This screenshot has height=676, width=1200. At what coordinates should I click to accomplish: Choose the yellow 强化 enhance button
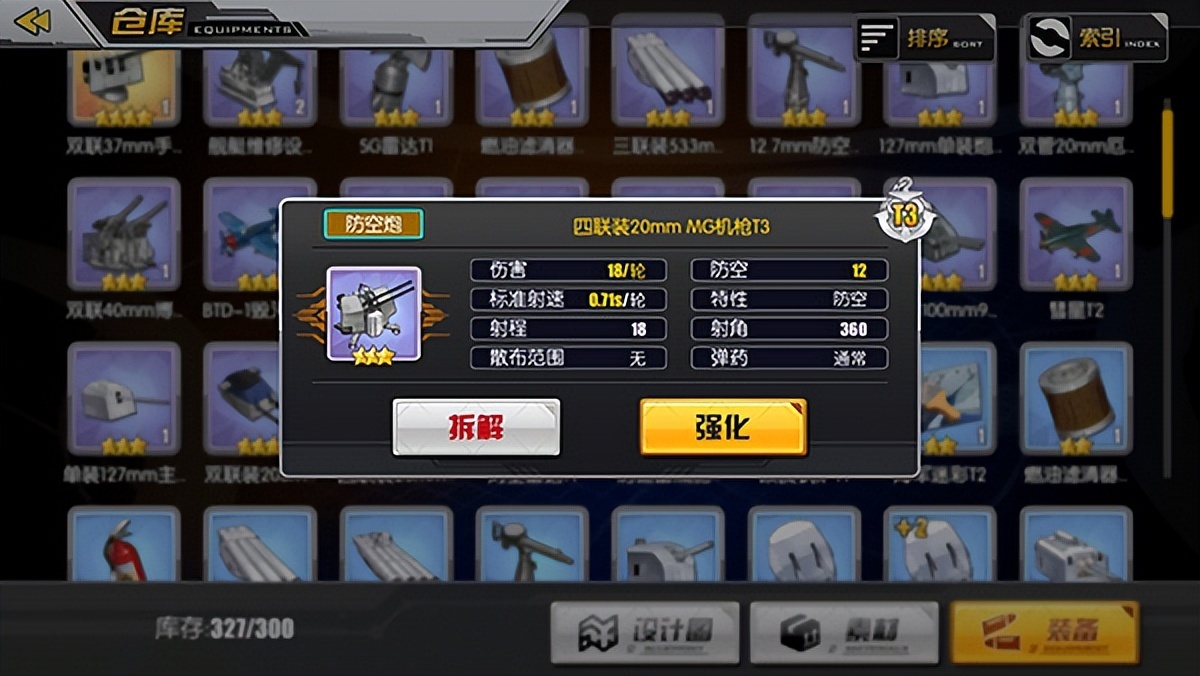coord(723,427)
